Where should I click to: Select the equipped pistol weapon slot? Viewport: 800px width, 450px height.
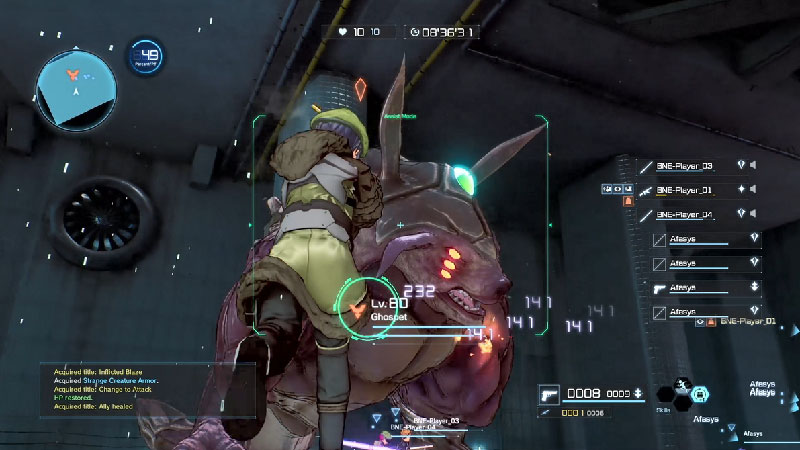[549, 393]
